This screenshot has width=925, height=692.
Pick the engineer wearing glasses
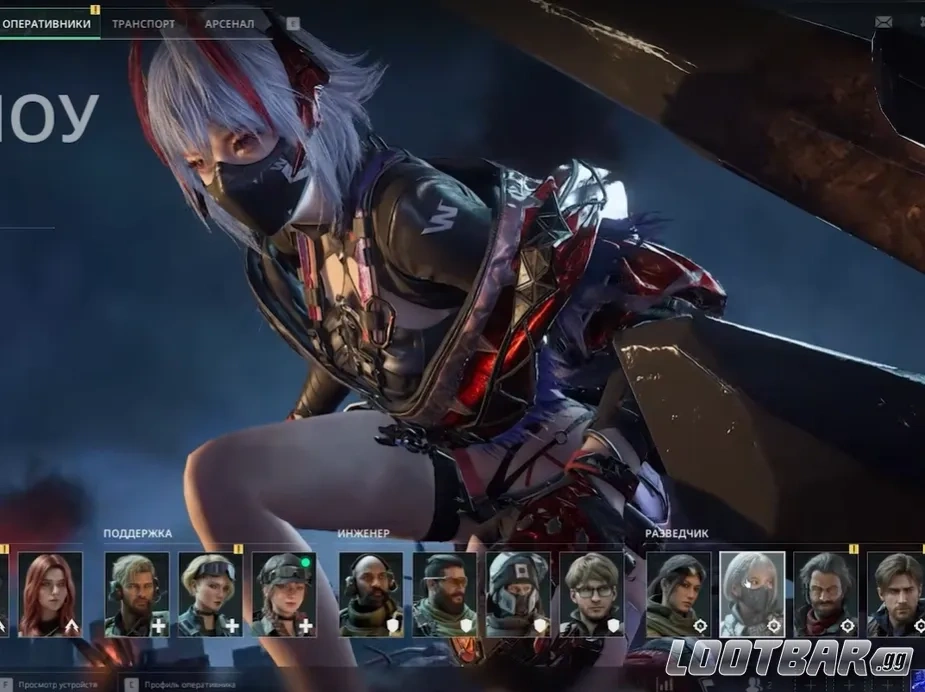591,594
